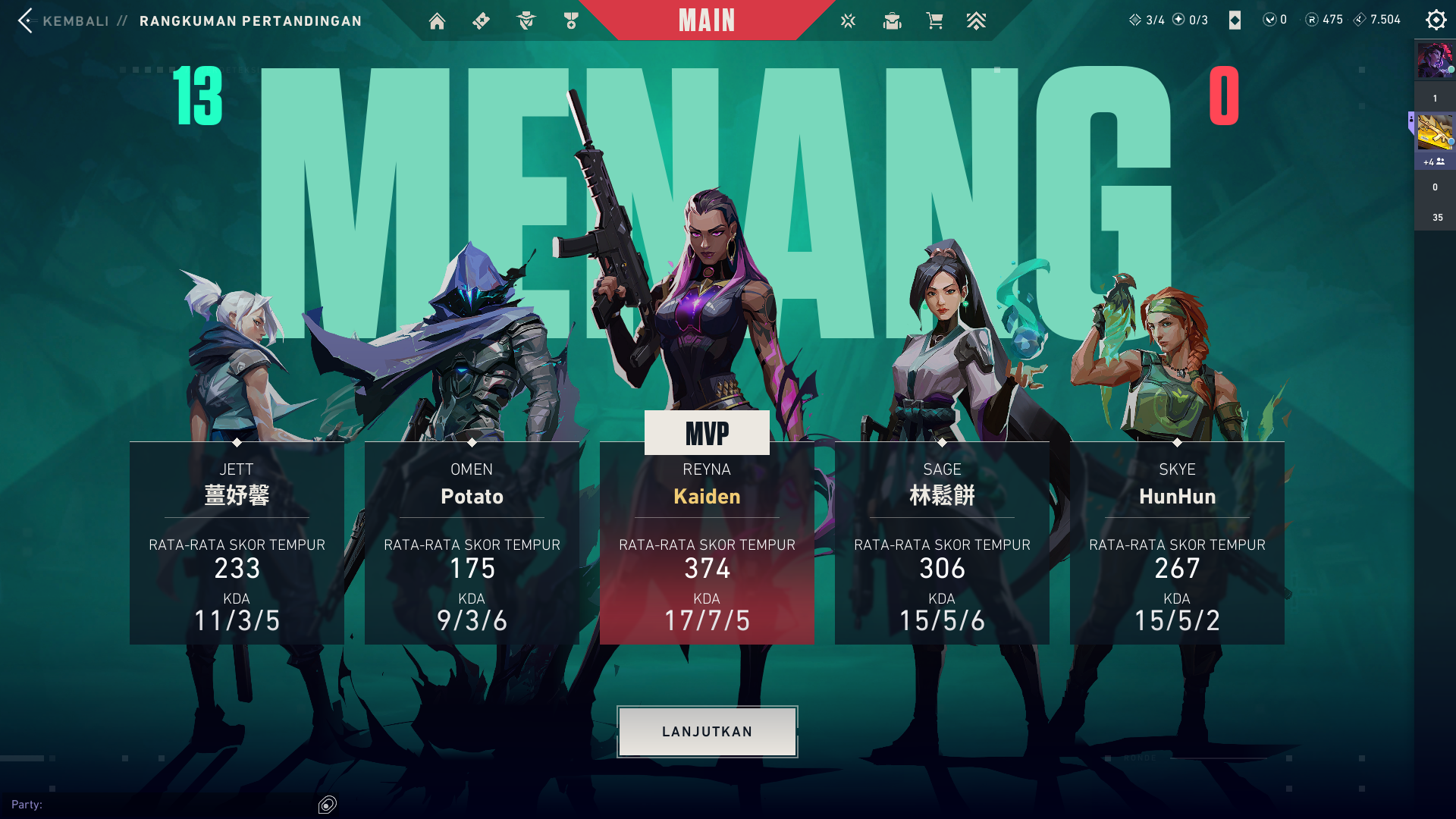Open the home icon in the top bar

437,21
